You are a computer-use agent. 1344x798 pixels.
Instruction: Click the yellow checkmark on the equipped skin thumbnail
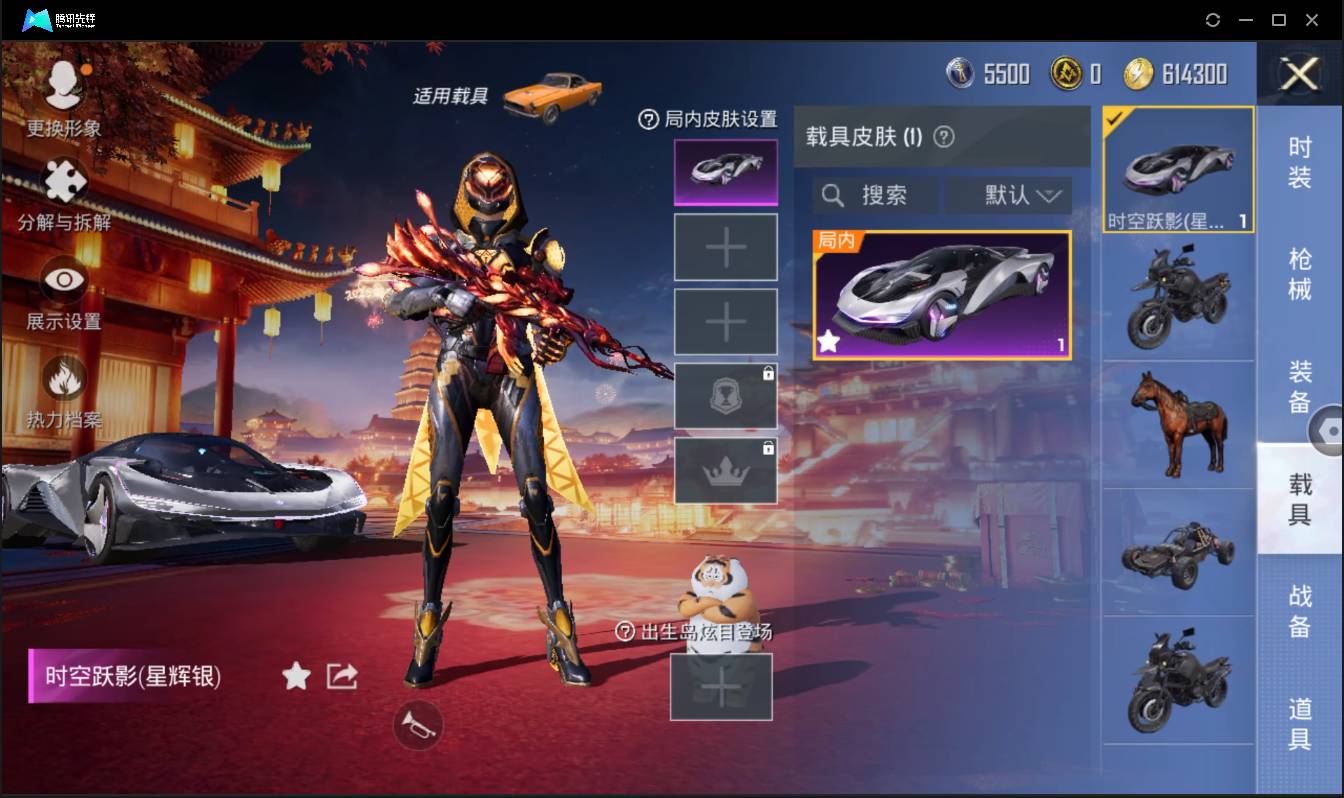tap(1114, 117)
